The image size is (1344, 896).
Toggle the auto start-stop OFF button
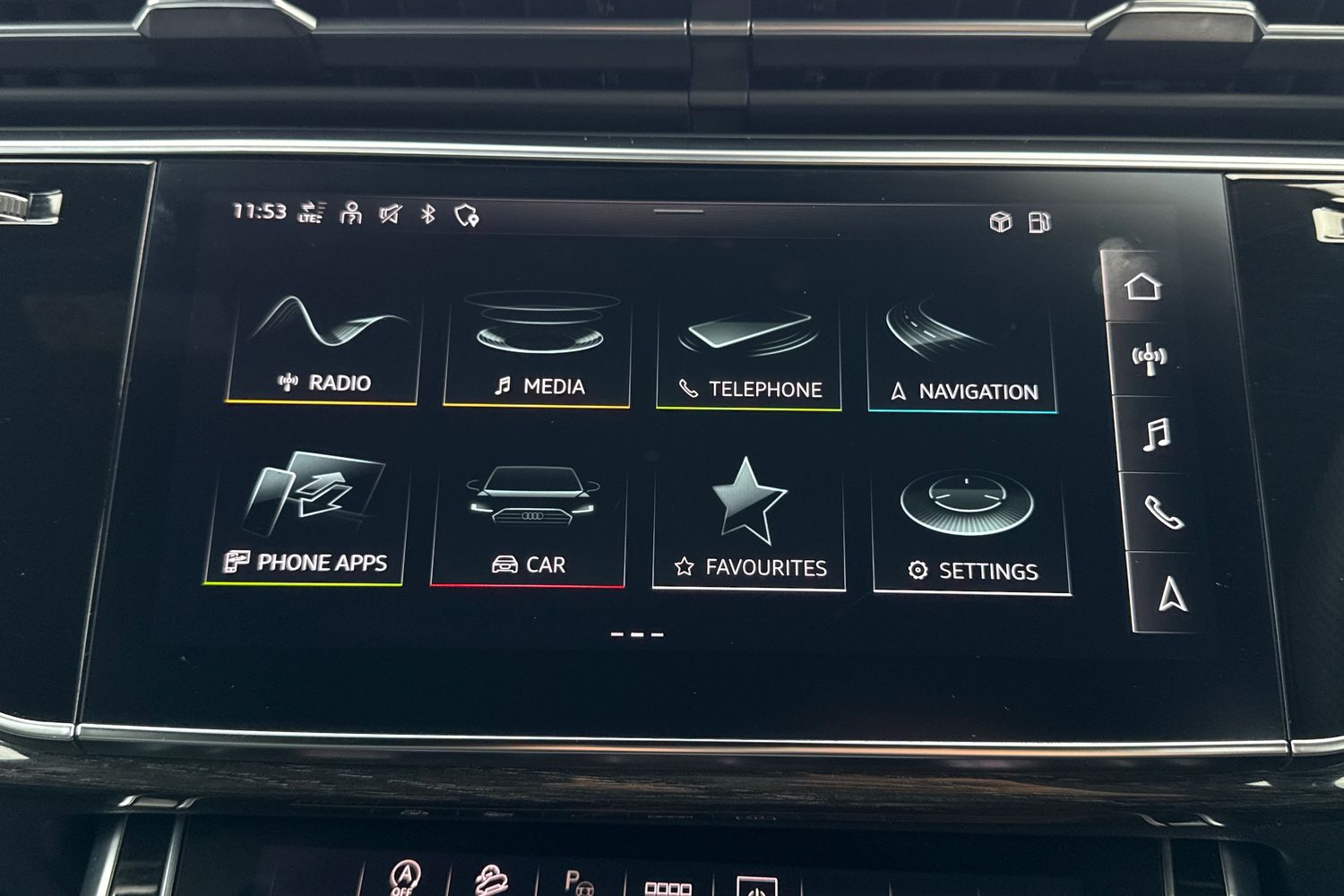[403, 878]
